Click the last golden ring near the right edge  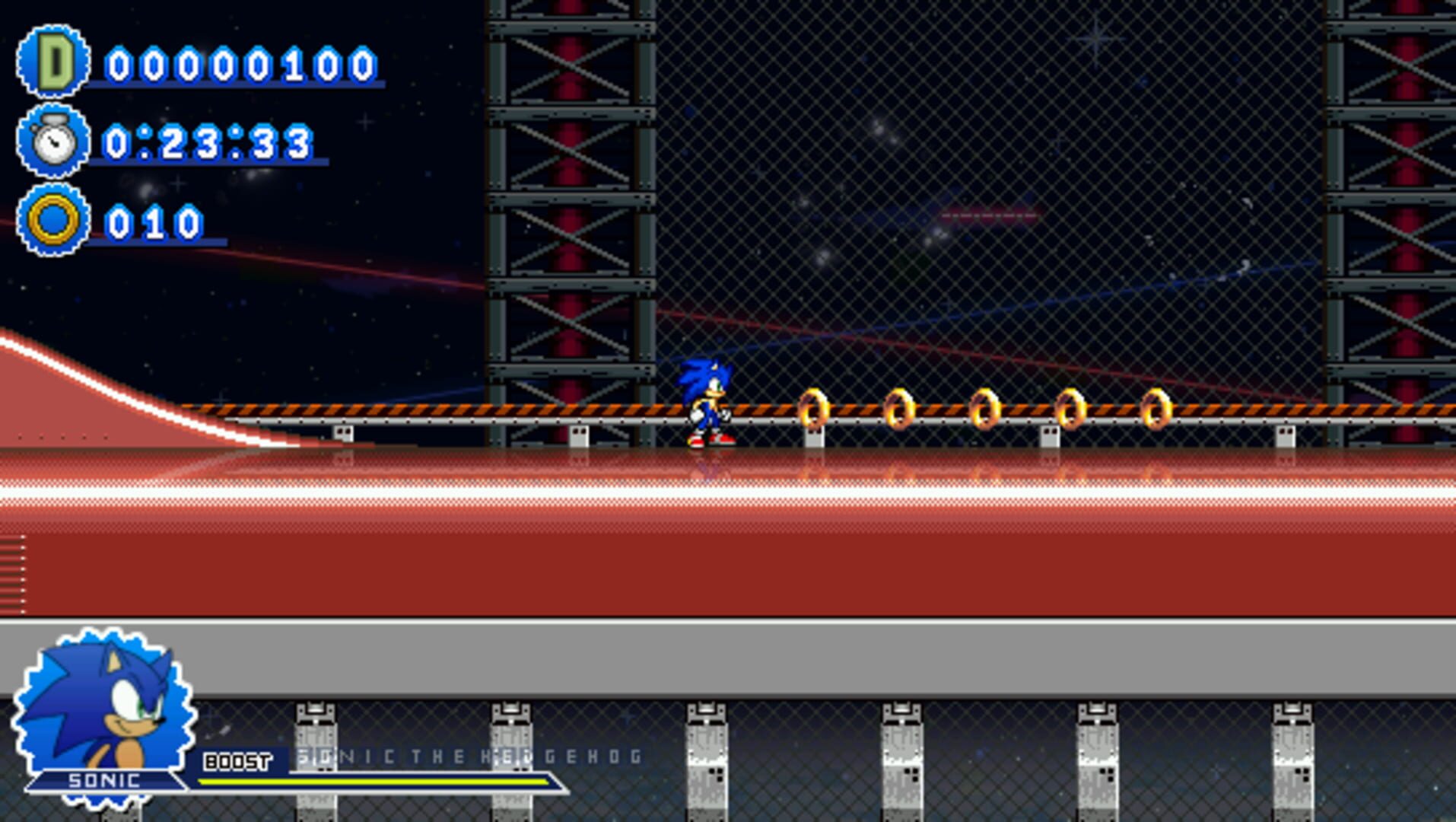[1156, 409]
